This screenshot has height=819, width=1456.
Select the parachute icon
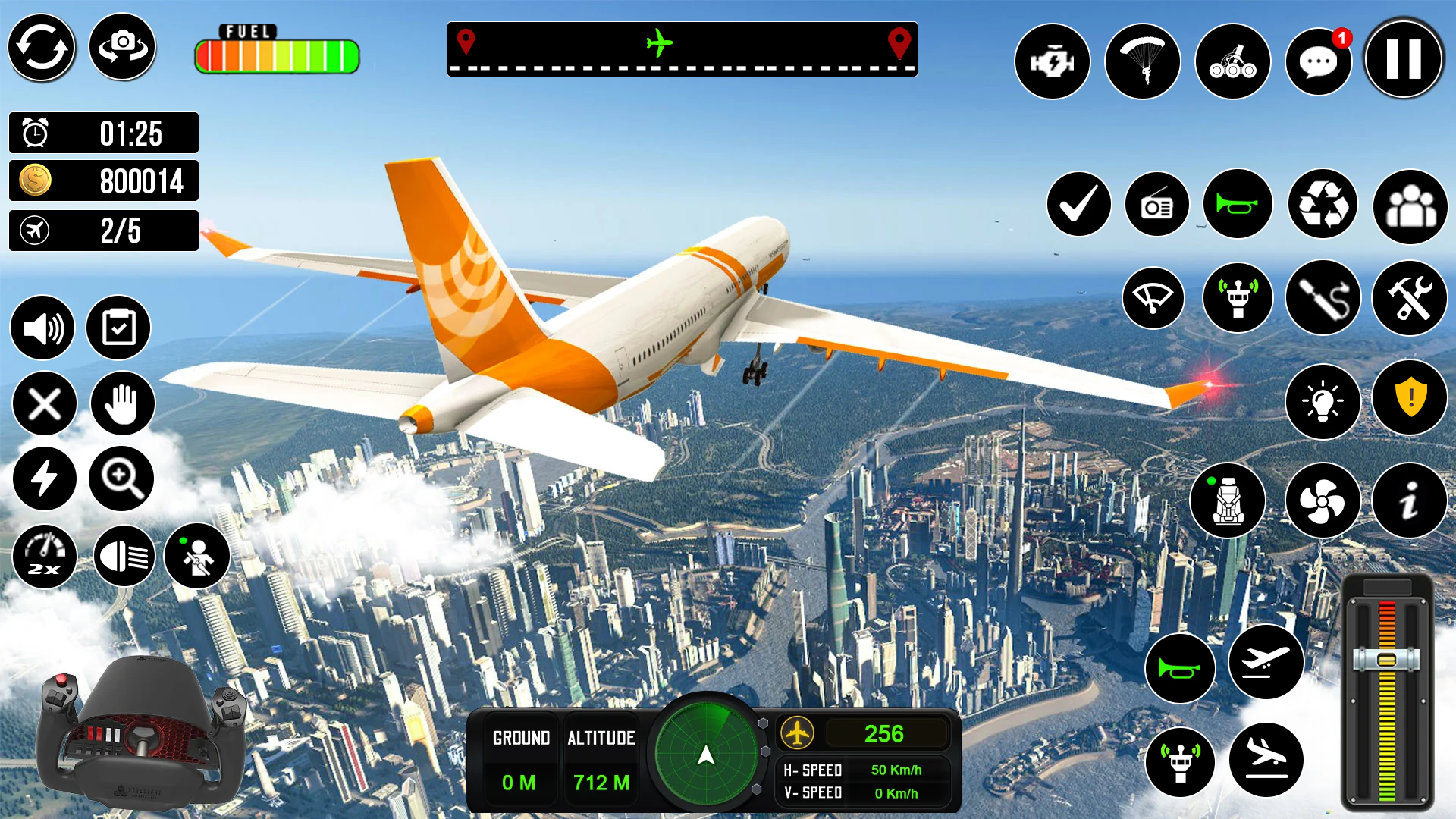coord(1144,61)
